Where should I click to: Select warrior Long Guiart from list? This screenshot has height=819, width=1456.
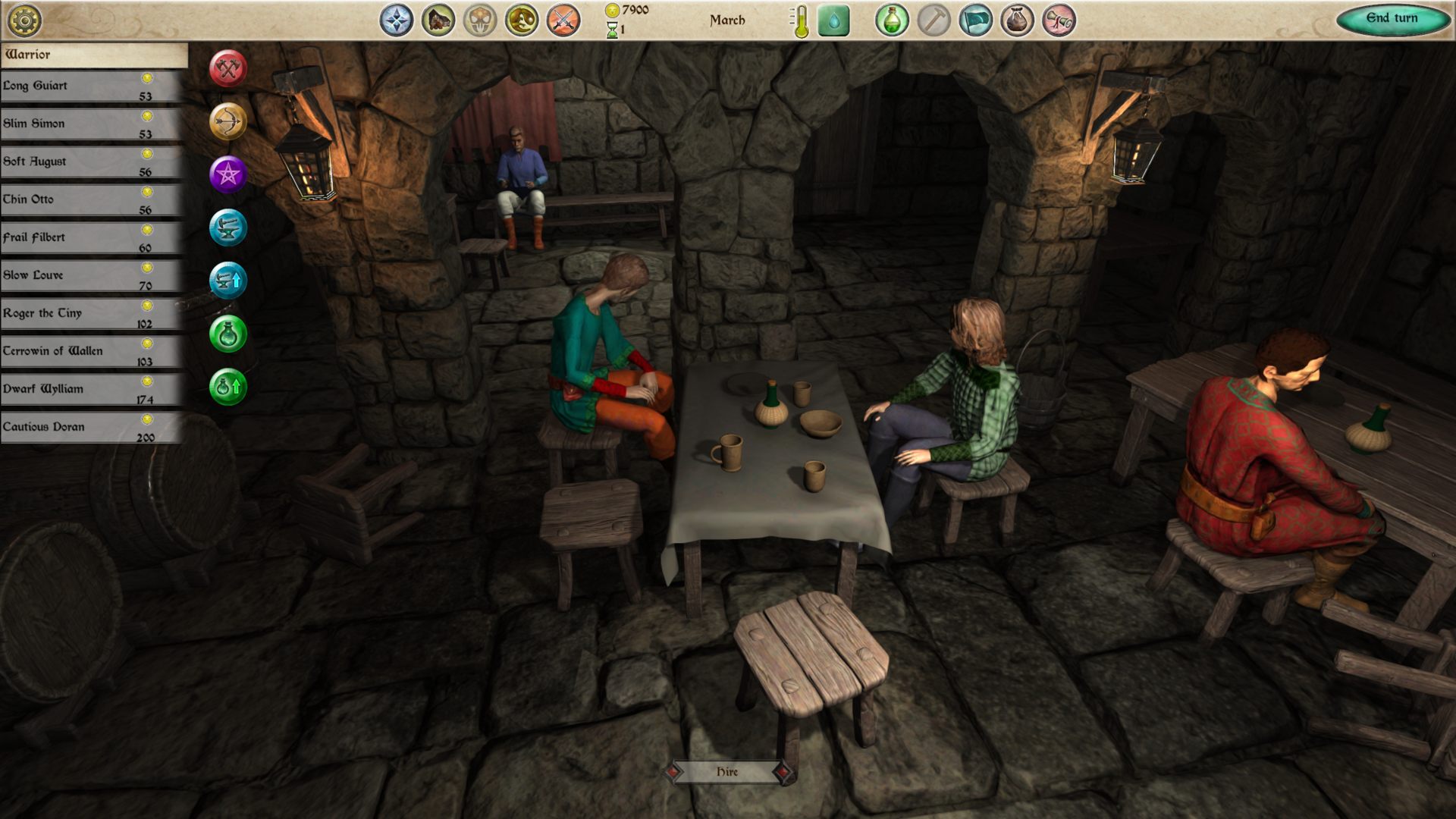point(91,86)
